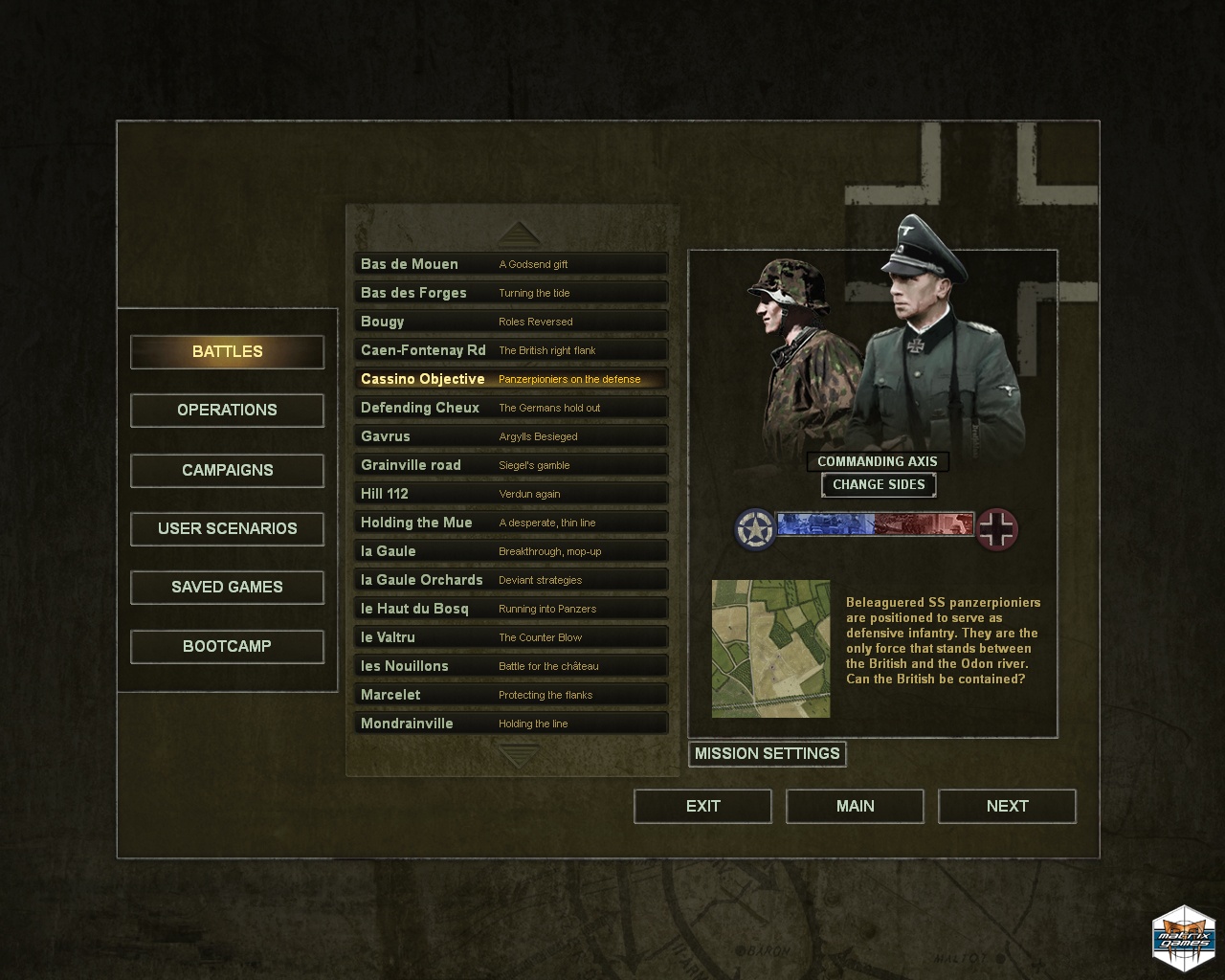Enter the Bootcamp tutorial

click(x=227, y=646)
